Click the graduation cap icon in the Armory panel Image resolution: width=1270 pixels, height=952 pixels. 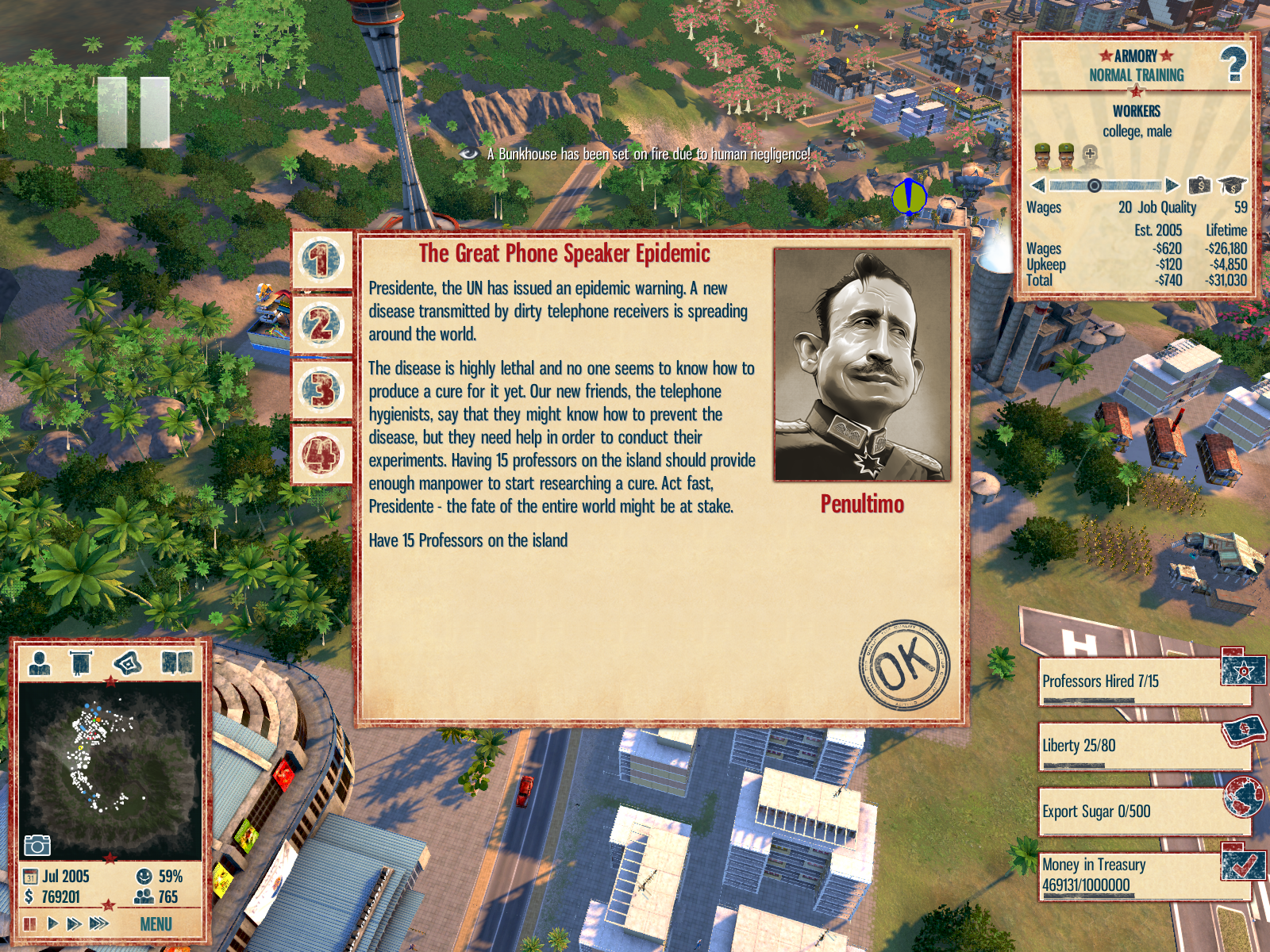(1233, 186)
